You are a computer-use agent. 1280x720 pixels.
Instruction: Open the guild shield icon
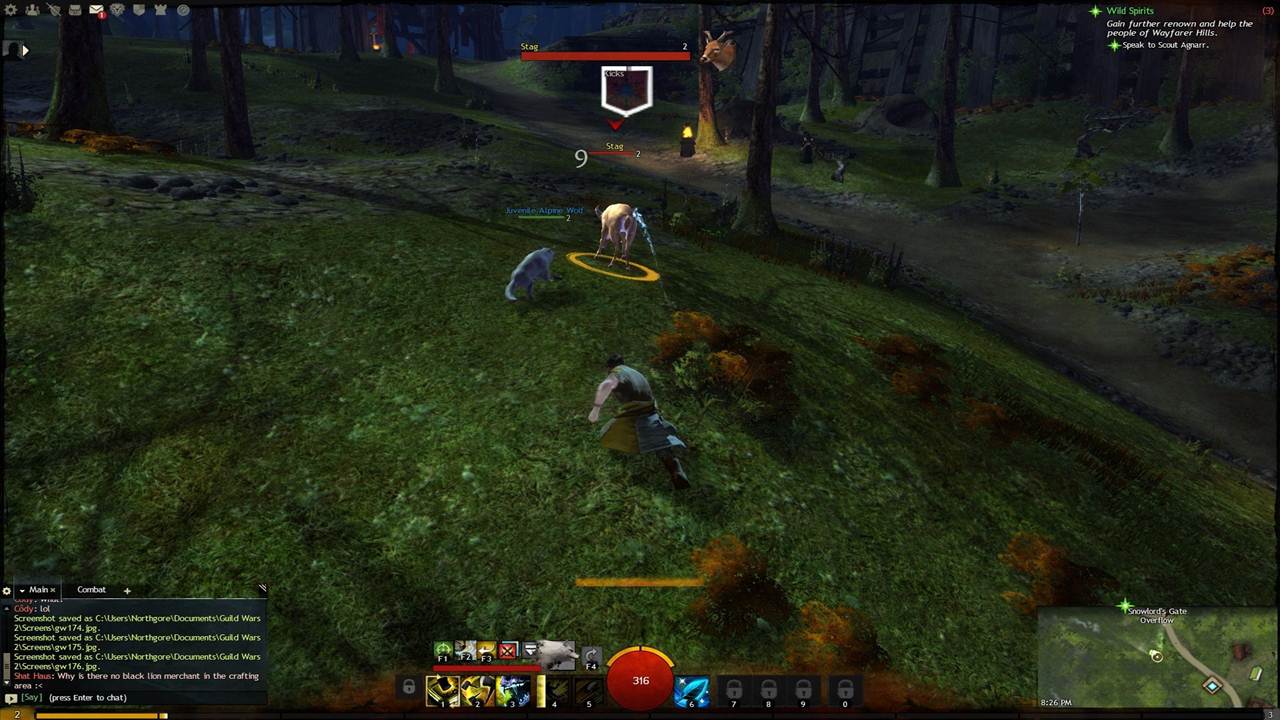point(139,10)
